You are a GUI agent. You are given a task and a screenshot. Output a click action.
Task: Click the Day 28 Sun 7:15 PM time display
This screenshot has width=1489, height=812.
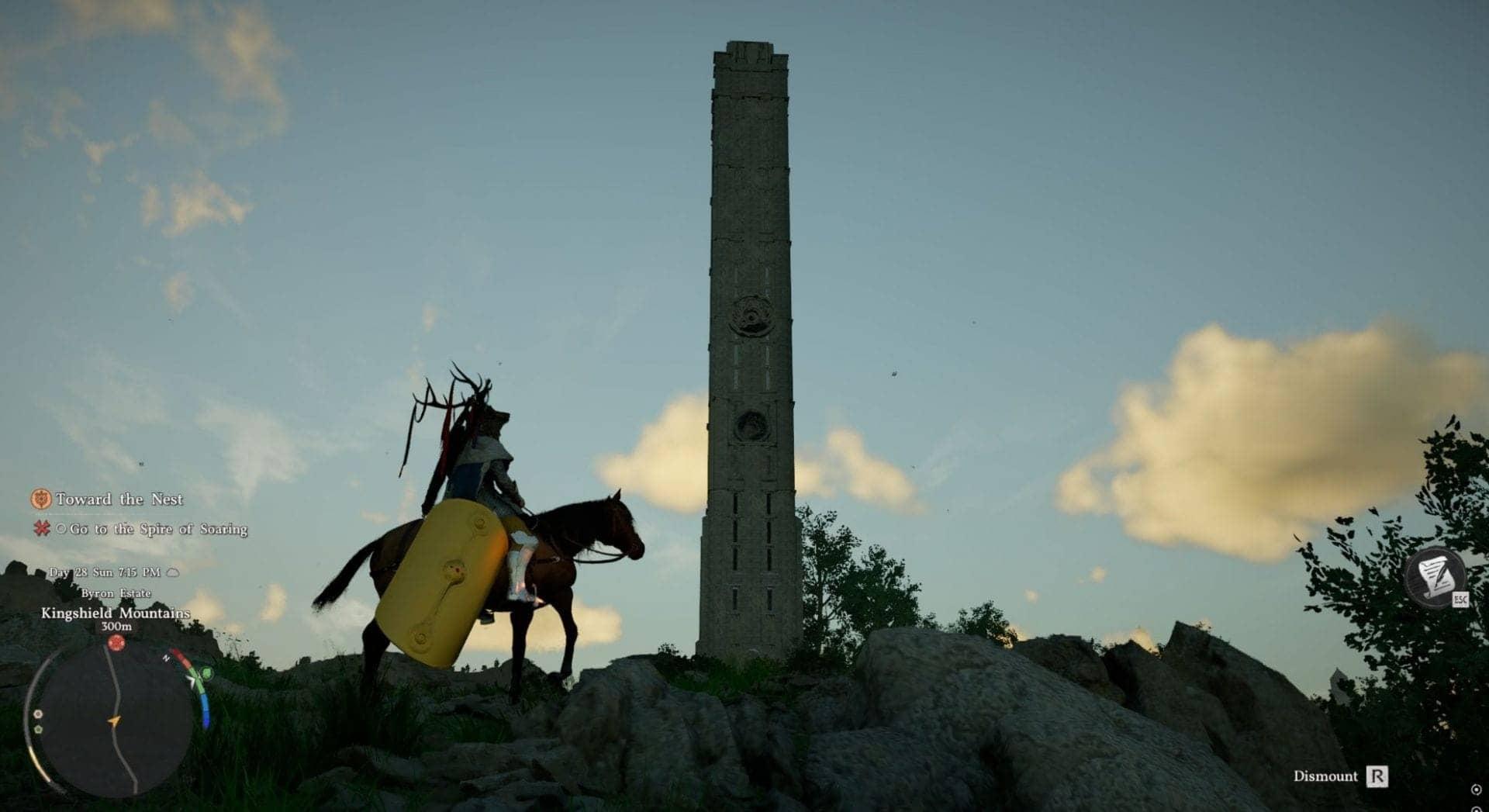tap(105, 572)
